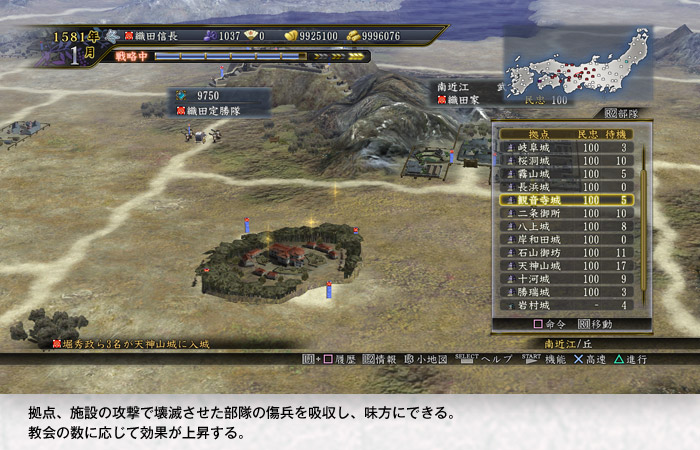Click the base list scrollbar
The height and width of the screenshot is (450, 700).
coord(645,225)
